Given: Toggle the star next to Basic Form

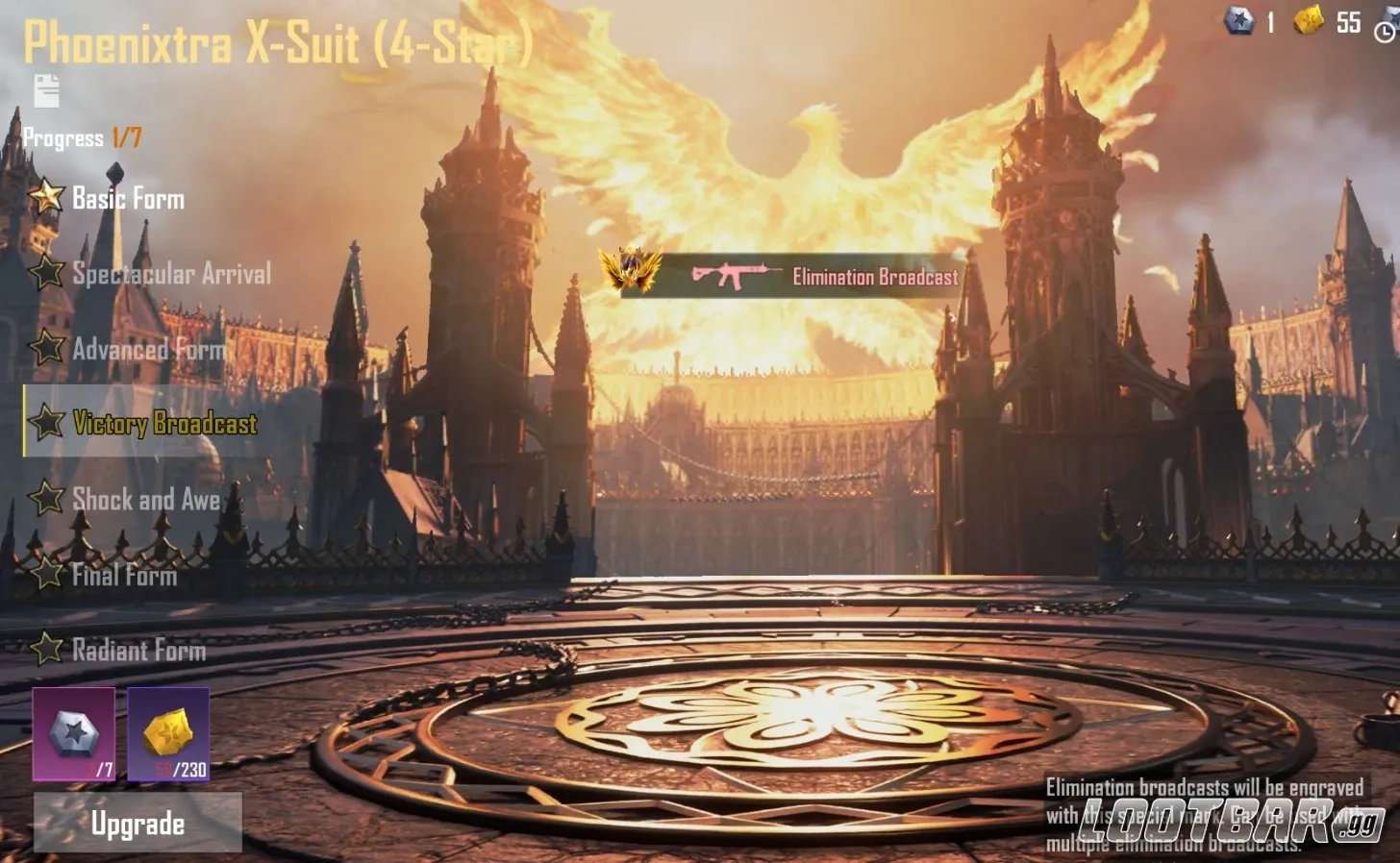Looking at the screenshot, I should [x=46, y=198].
